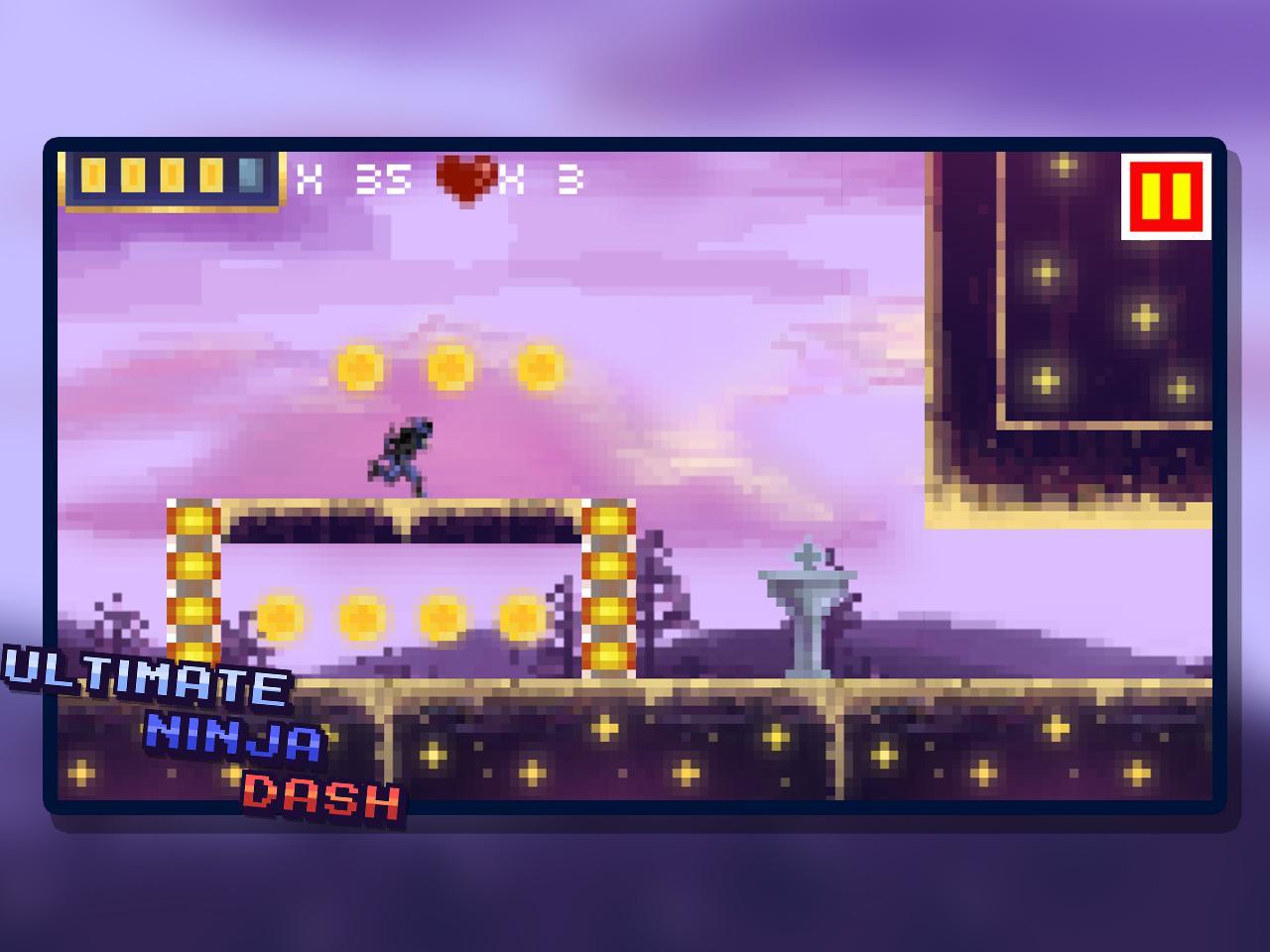Click the first gold coin above the platform
Image resolution: width=1270 pixels, height=952 pixels.
(359, 366)
